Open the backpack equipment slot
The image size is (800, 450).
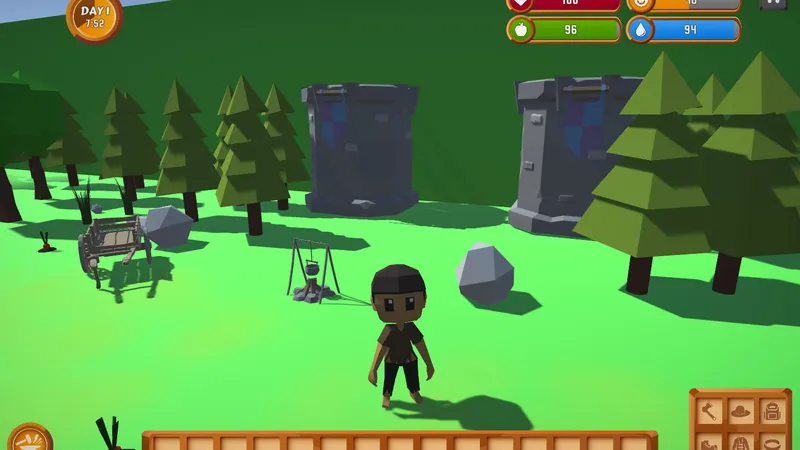click(771, 410)
